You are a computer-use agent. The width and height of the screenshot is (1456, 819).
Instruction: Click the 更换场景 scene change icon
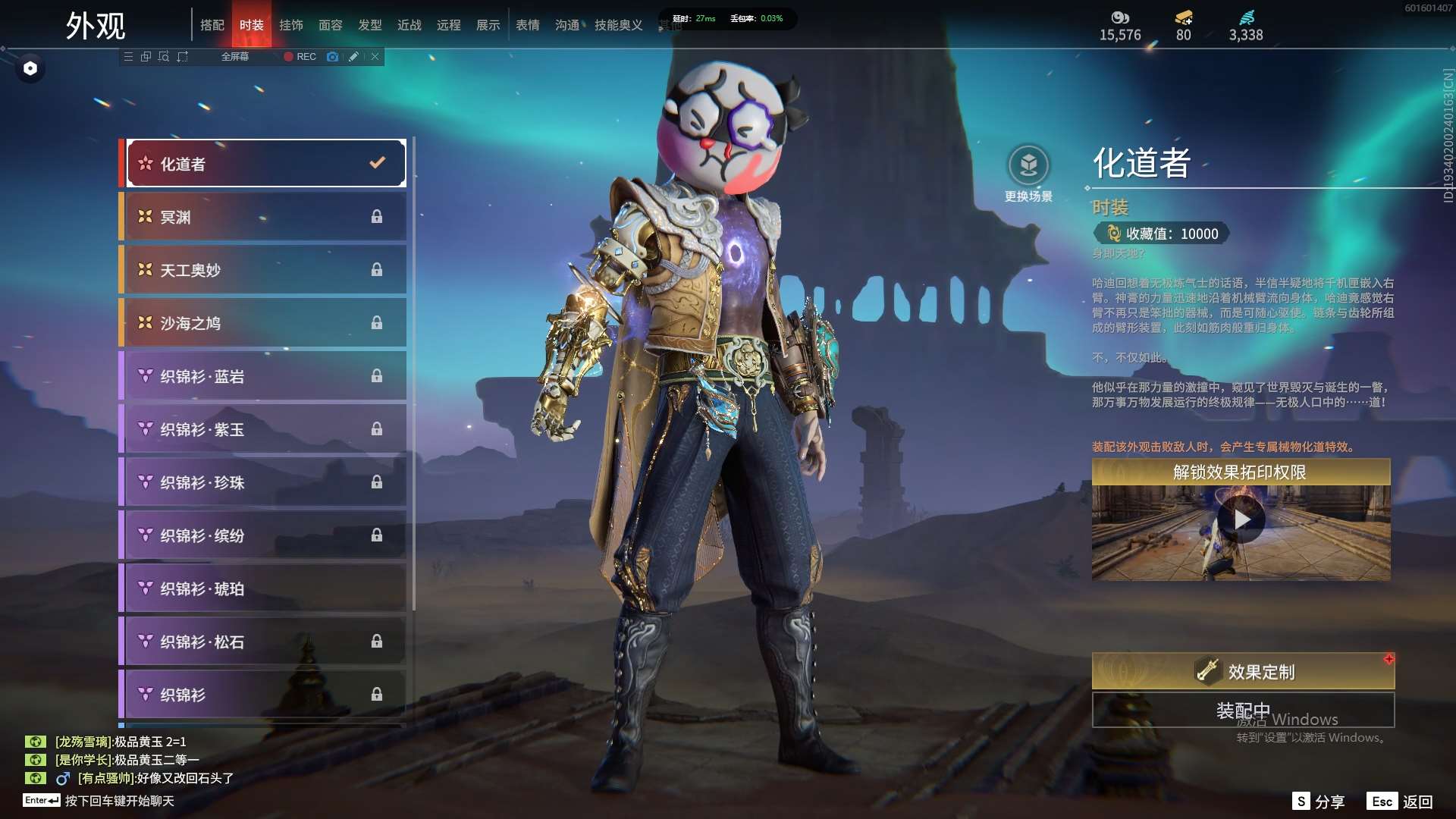pyautogui.click(x=1028, y=165)
